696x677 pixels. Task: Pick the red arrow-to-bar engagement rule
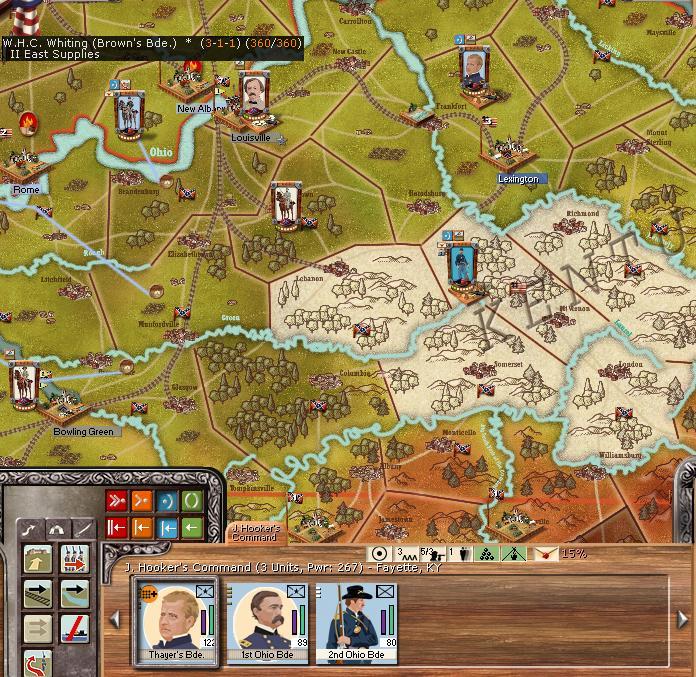[x=117, y=527]
